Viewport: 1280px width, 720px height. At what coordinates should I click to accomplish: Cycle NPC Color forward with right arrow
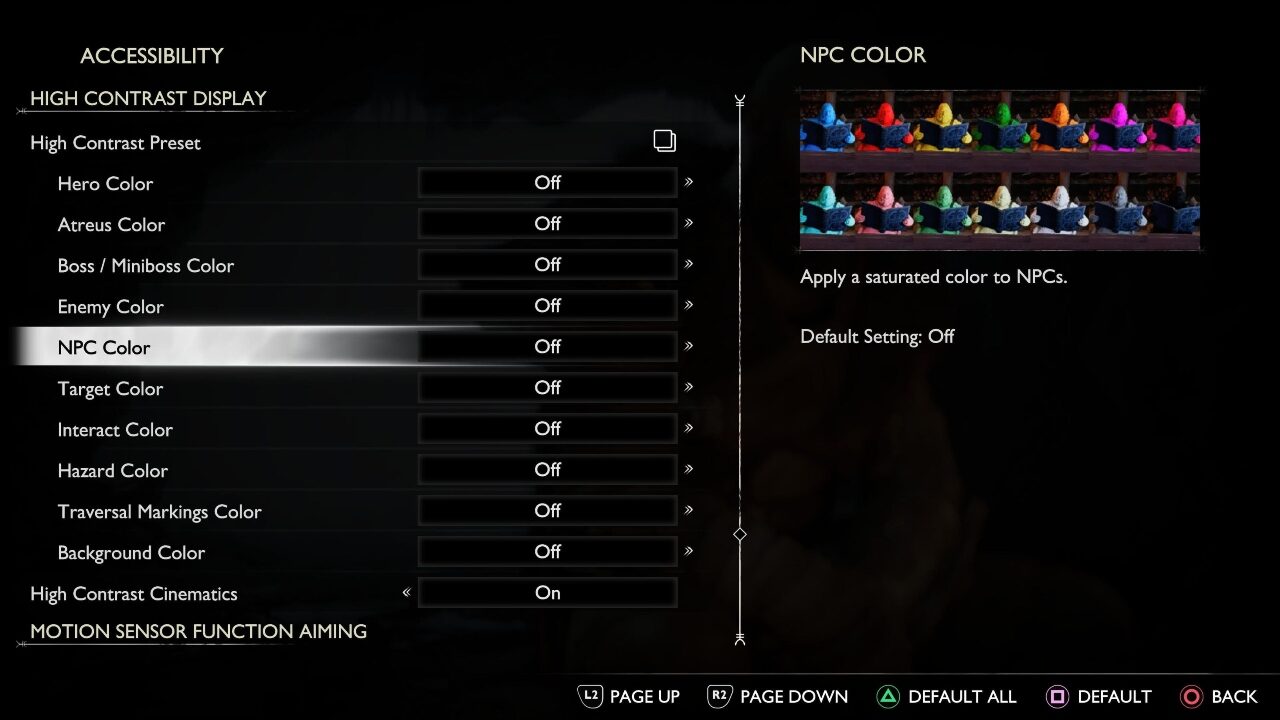point(689,346)
